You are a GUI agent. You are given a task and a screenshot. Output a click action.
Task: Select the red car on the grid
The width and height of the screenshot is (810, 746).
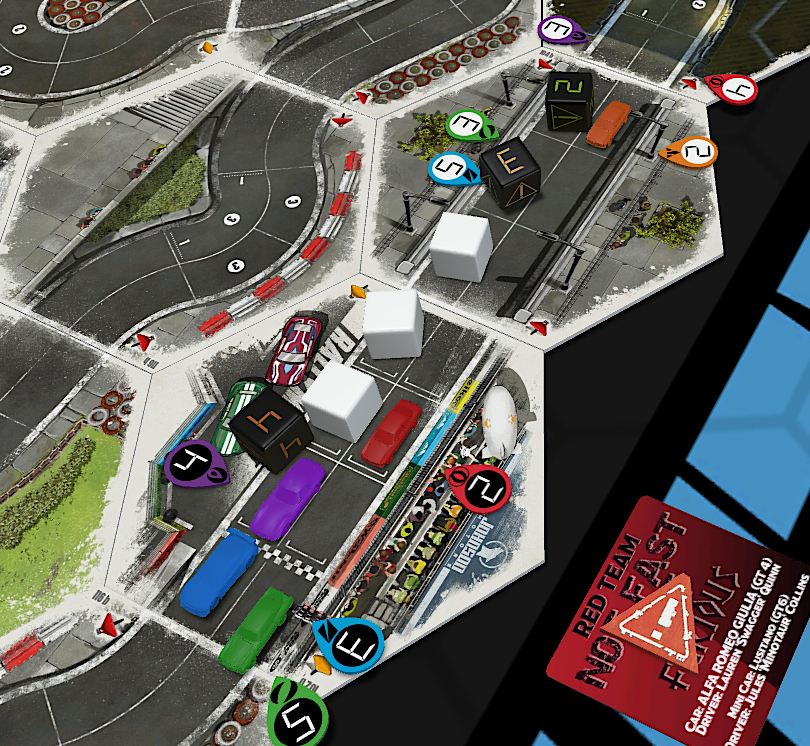coord(390,432)
